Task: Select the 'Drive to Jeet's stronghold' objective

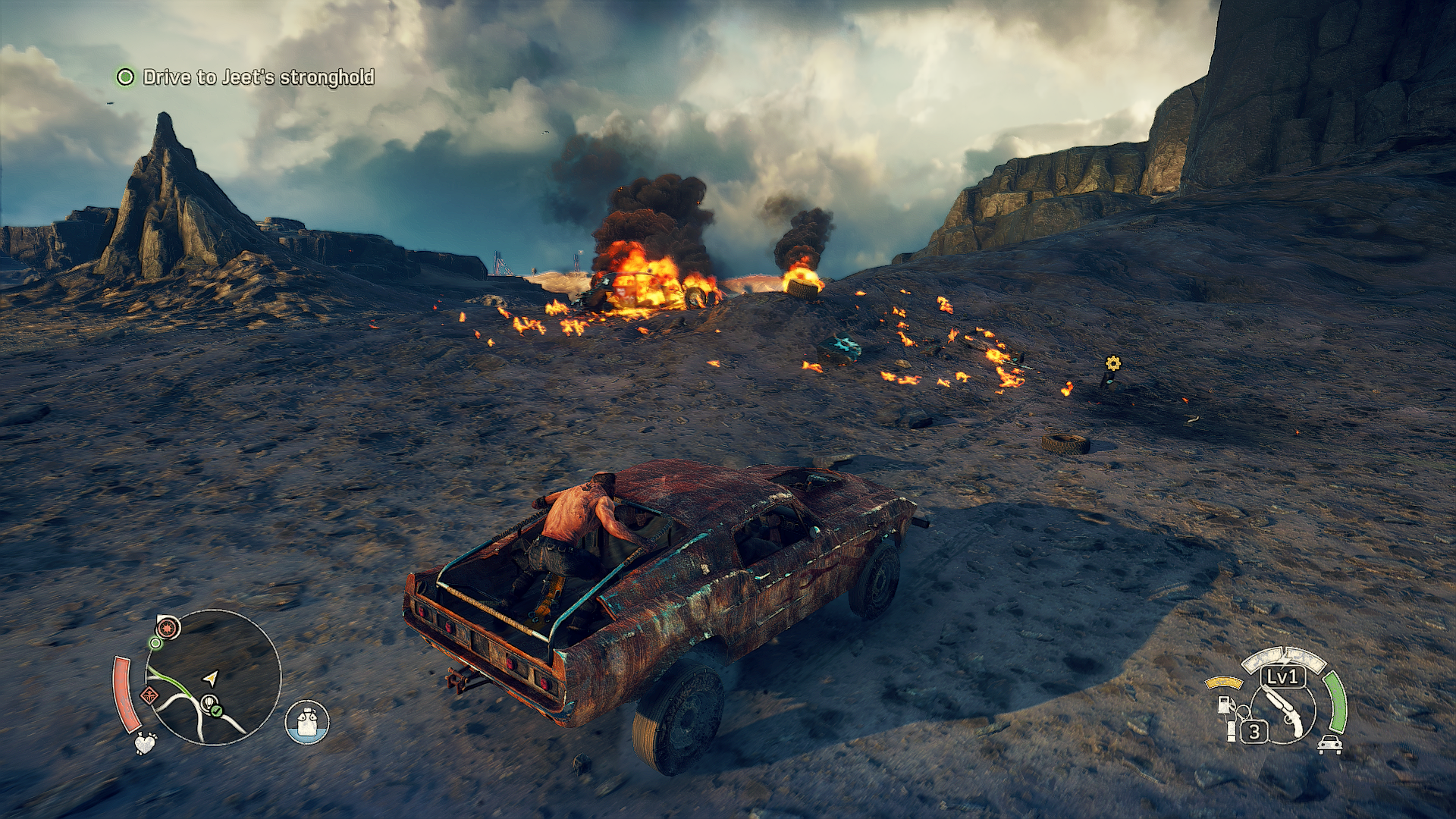Action: (x=258, y=77)
